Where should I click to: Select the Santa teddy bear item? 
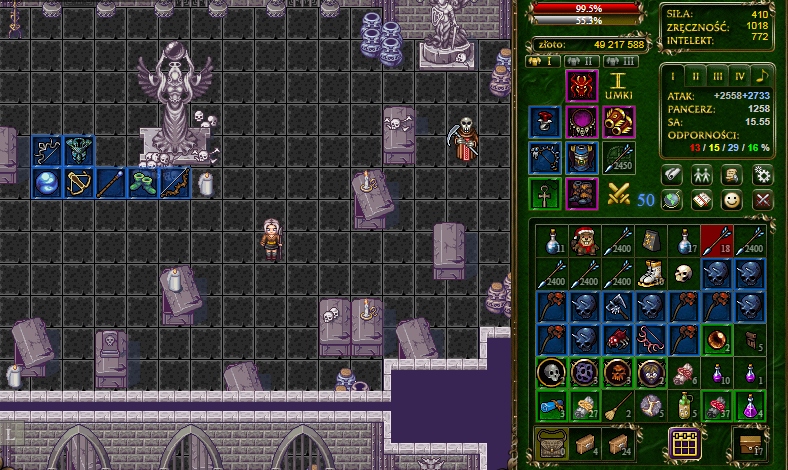(x=584, y=241)
